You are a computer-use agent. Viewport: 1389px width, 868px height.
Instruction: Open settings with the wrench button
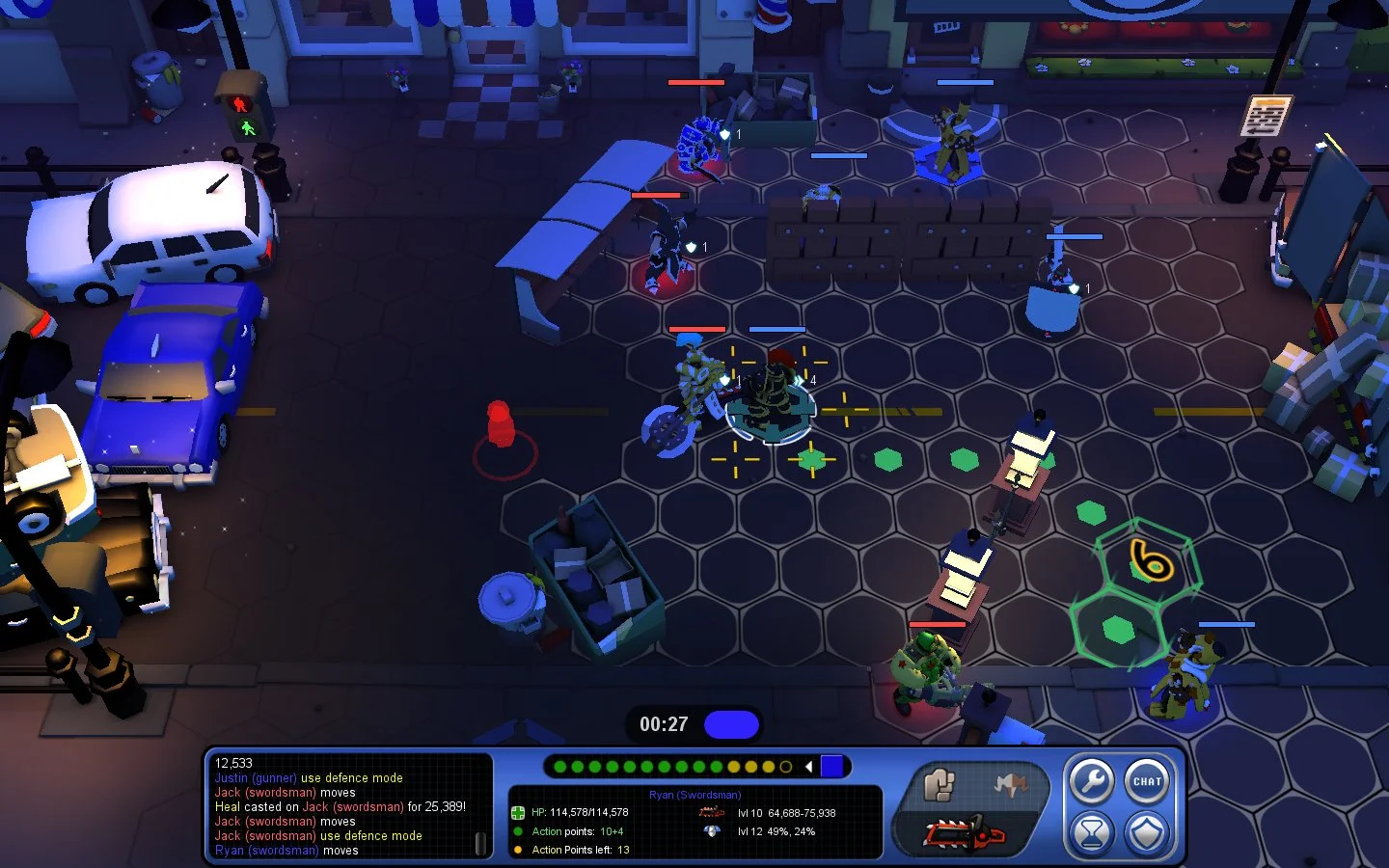point(1091,781)
